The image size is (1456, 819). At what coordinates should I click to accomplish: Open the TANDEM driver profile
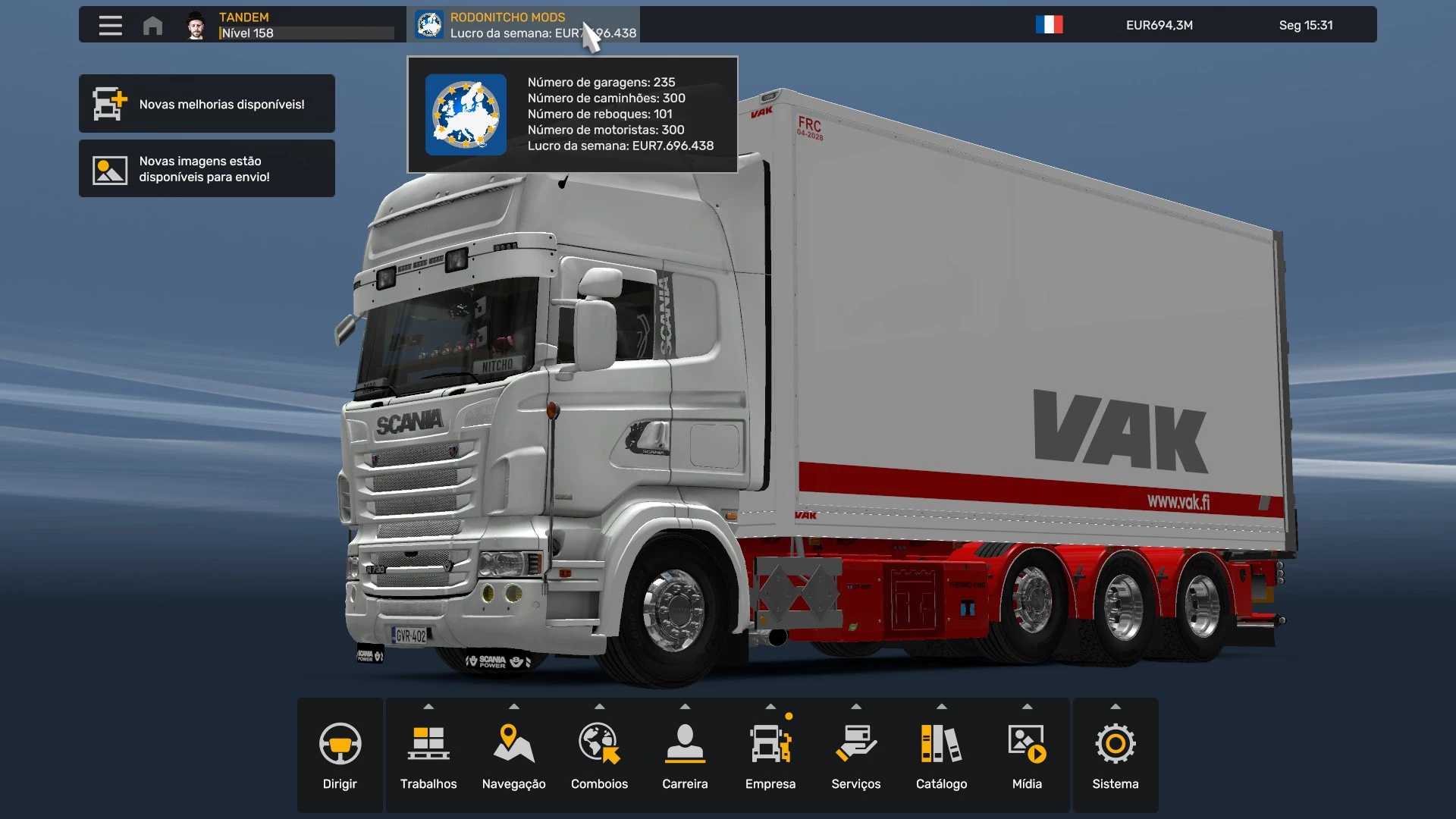tap(288, 25)
